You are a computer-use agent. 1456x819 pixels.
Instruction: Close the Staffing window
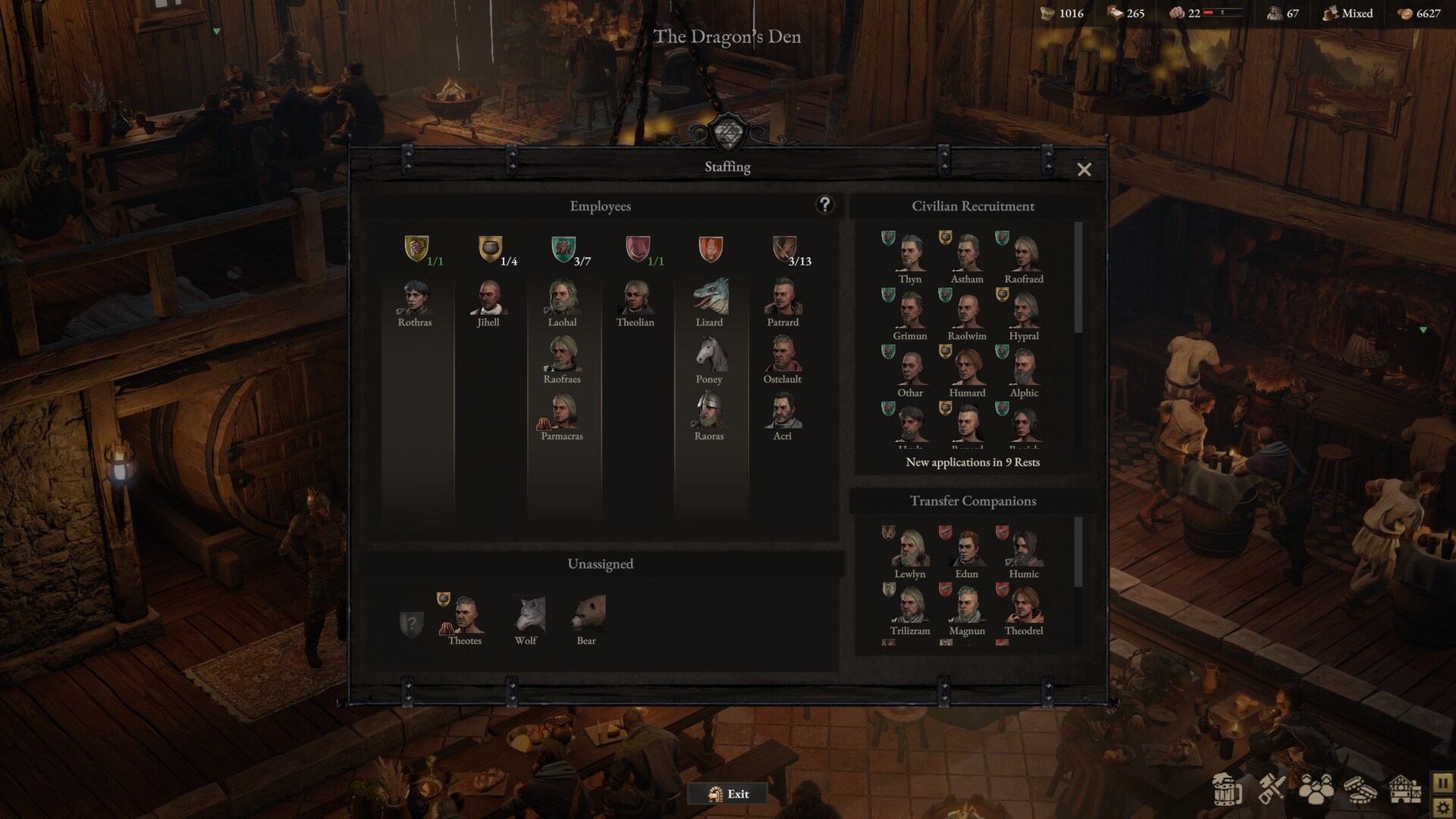pyautogui.click(x=1084, y=170)
